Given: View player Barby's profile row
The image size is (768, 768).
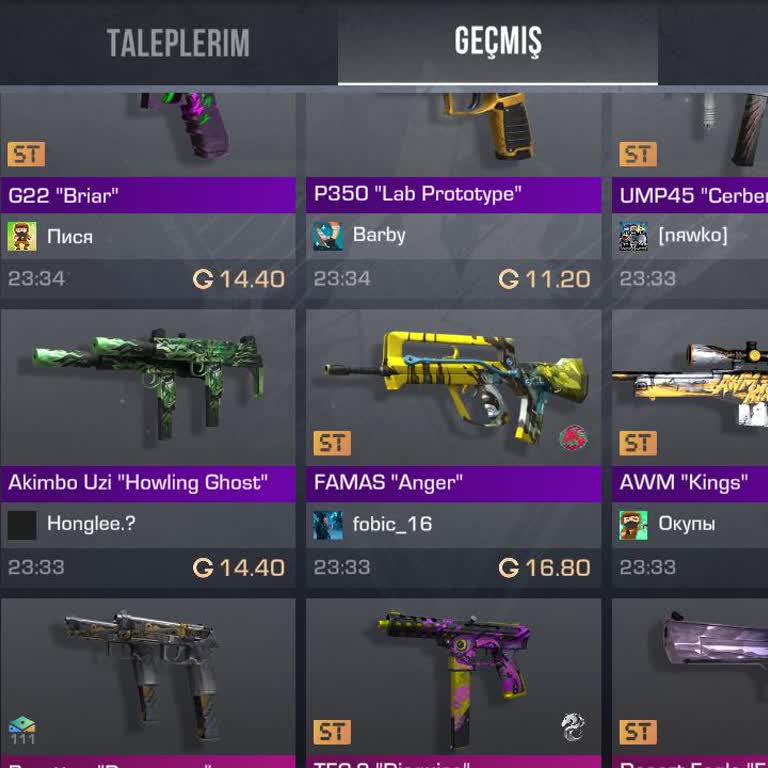Looking at the screenshot, I should pos(379,236).
